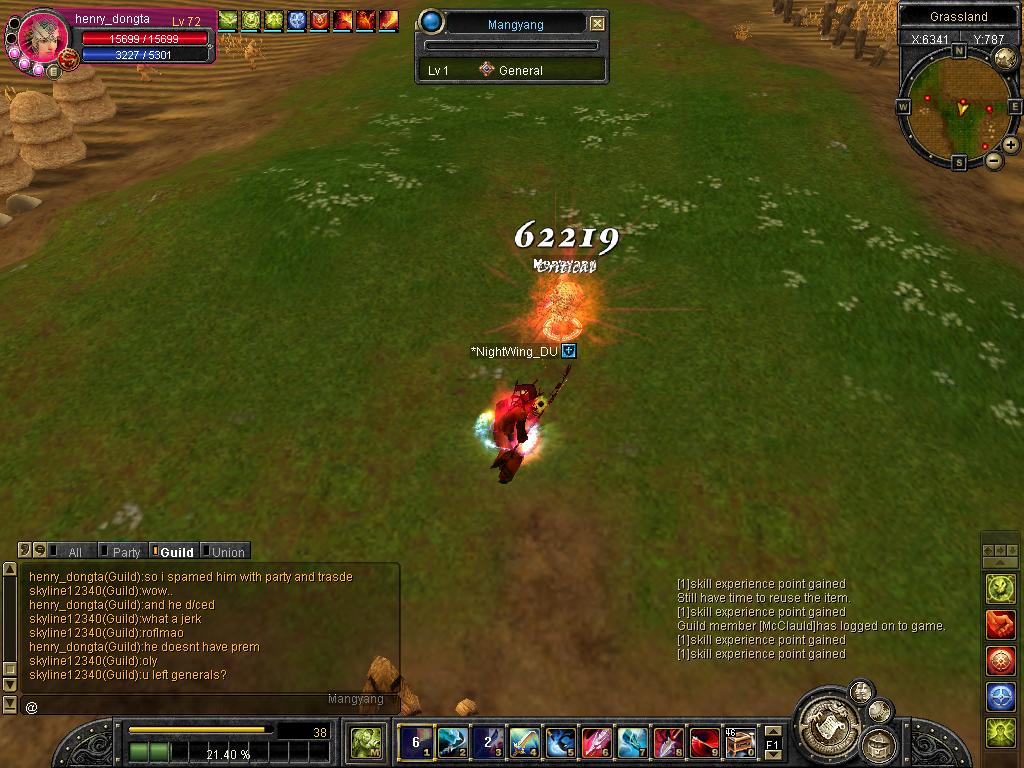
Task: Activate the red orb skill in slot 9
Action: coord(704,742)
